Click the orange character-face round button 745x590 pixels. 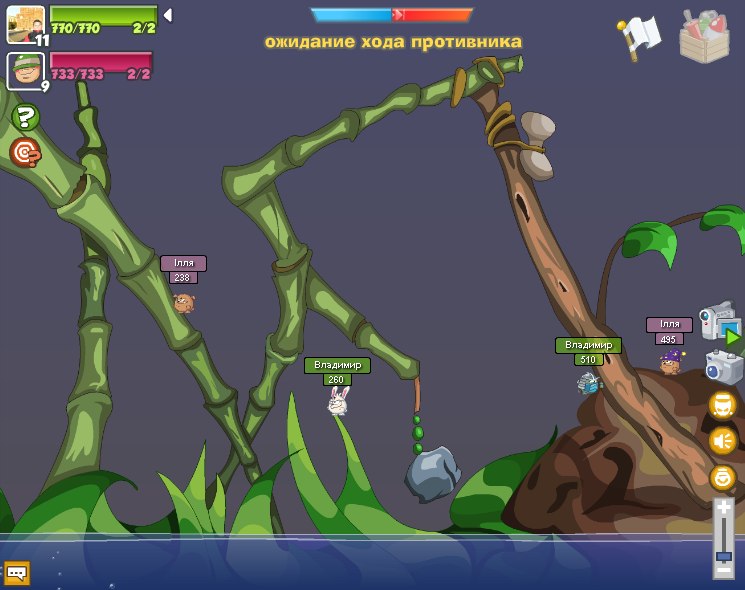[x=722, y=405]
